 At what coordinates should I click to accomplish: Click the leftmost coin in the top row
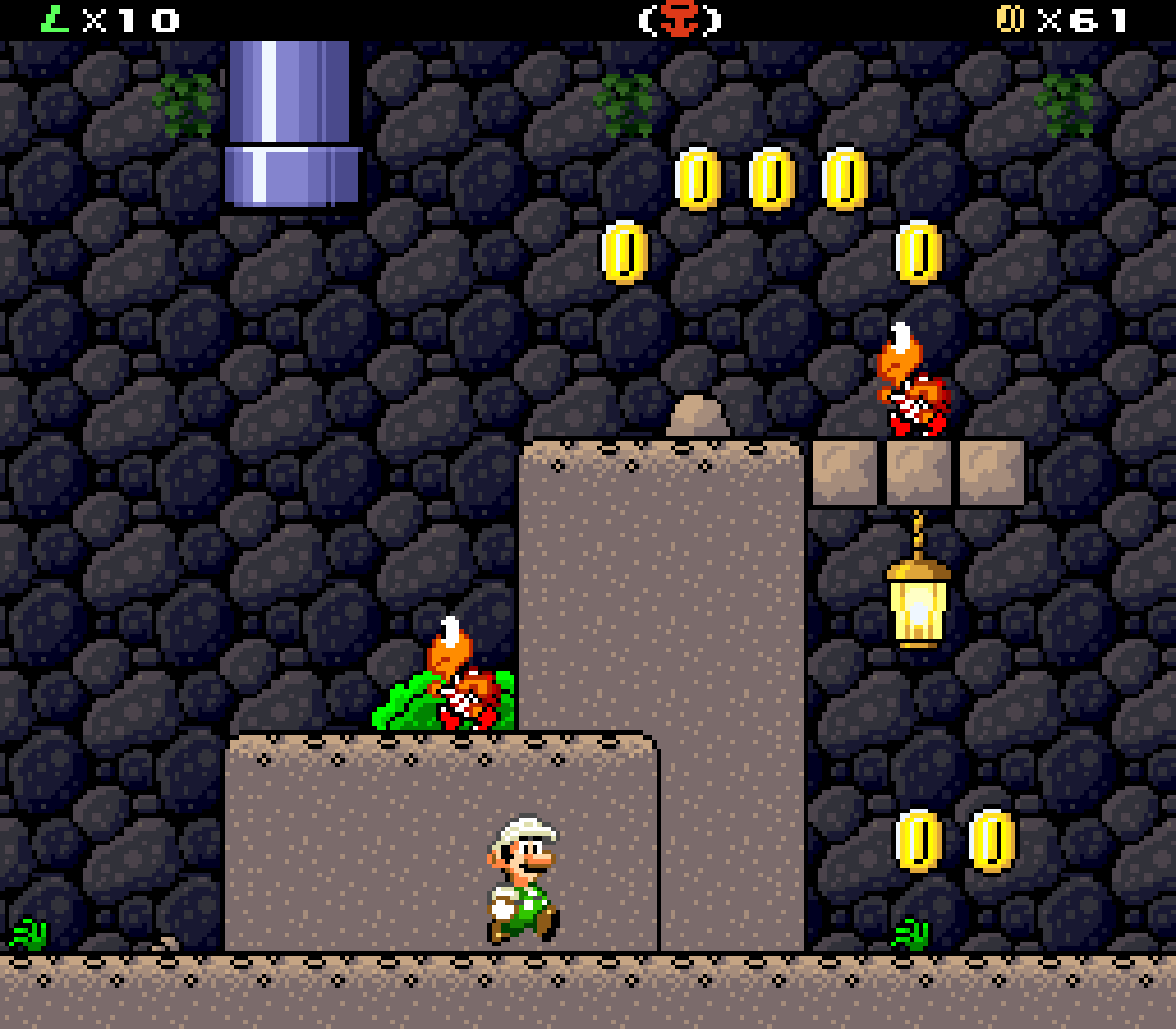tap(696, 179)
